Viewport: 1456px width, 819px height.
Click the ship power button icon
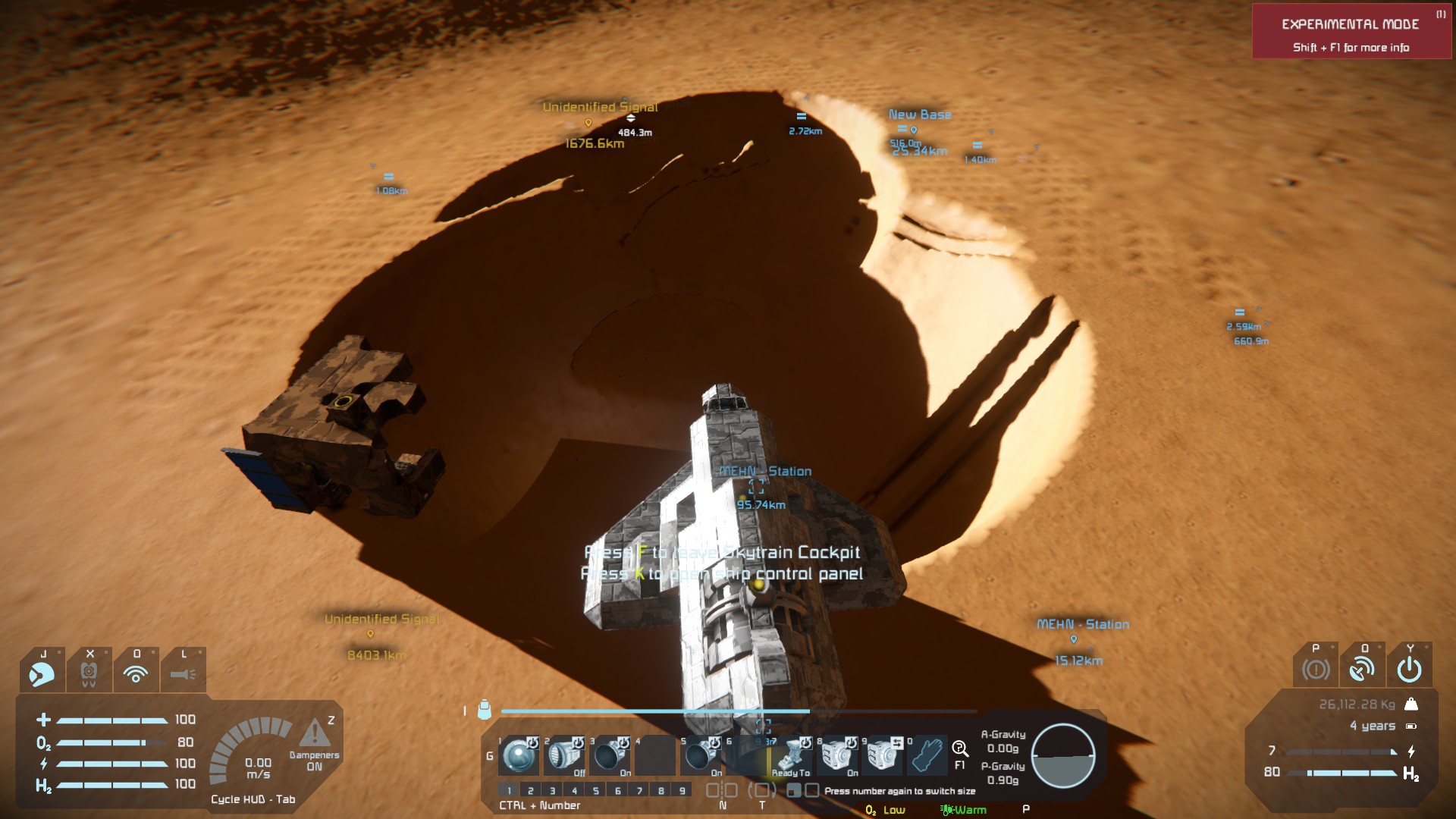click(x=1409, y=669)
